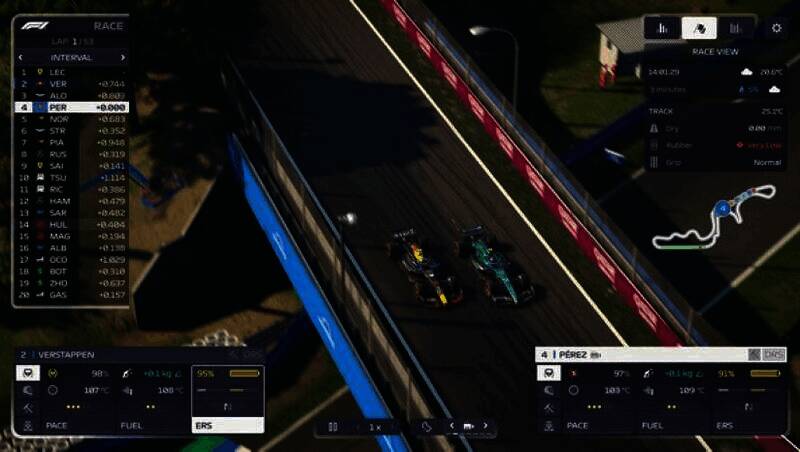This screenshot has width=800, height=452.
Task: Open Pérez's ERS setting
Action: (724, 425)
